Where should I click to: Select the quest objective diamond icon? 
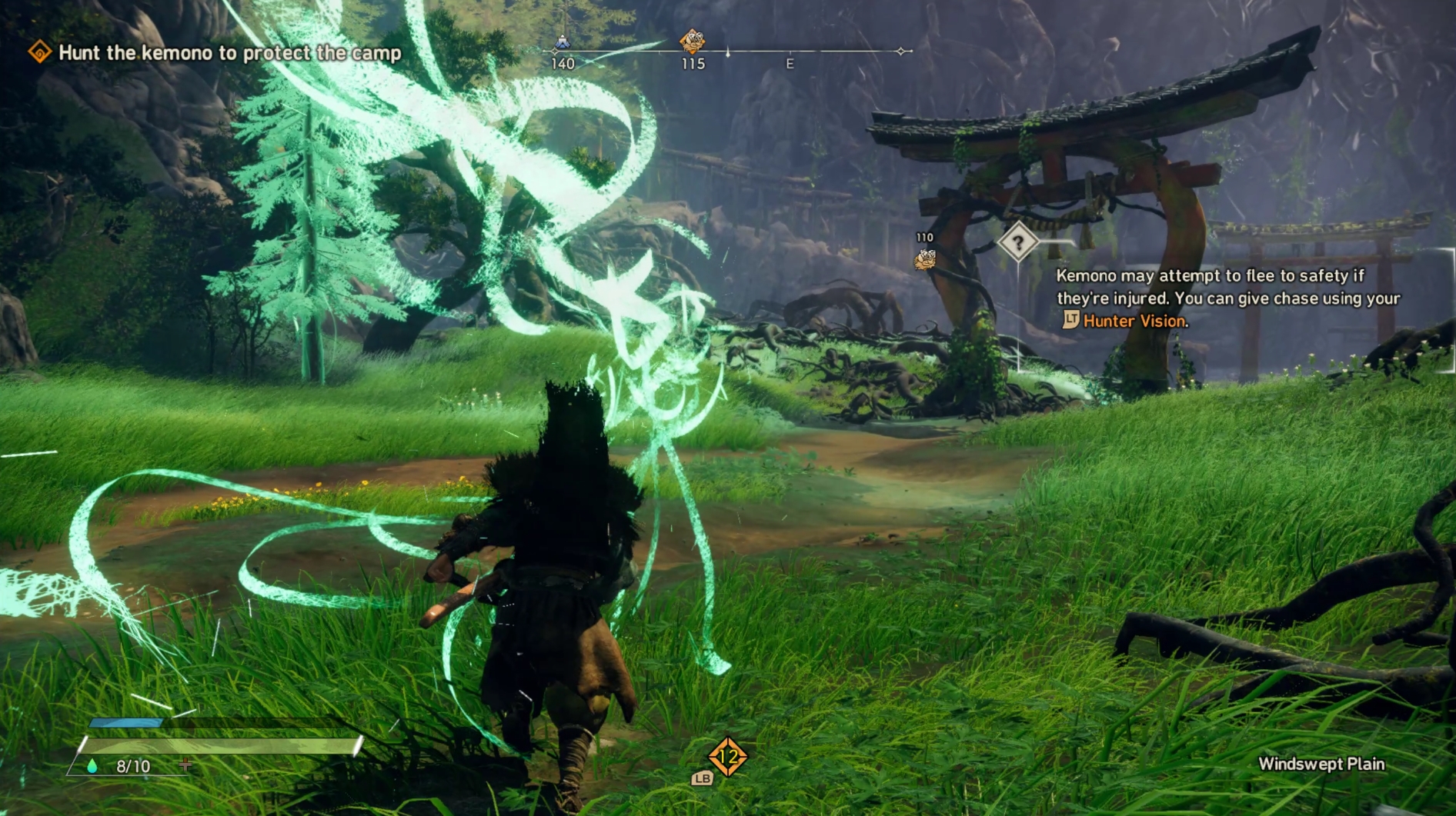(x=39, y=52)
